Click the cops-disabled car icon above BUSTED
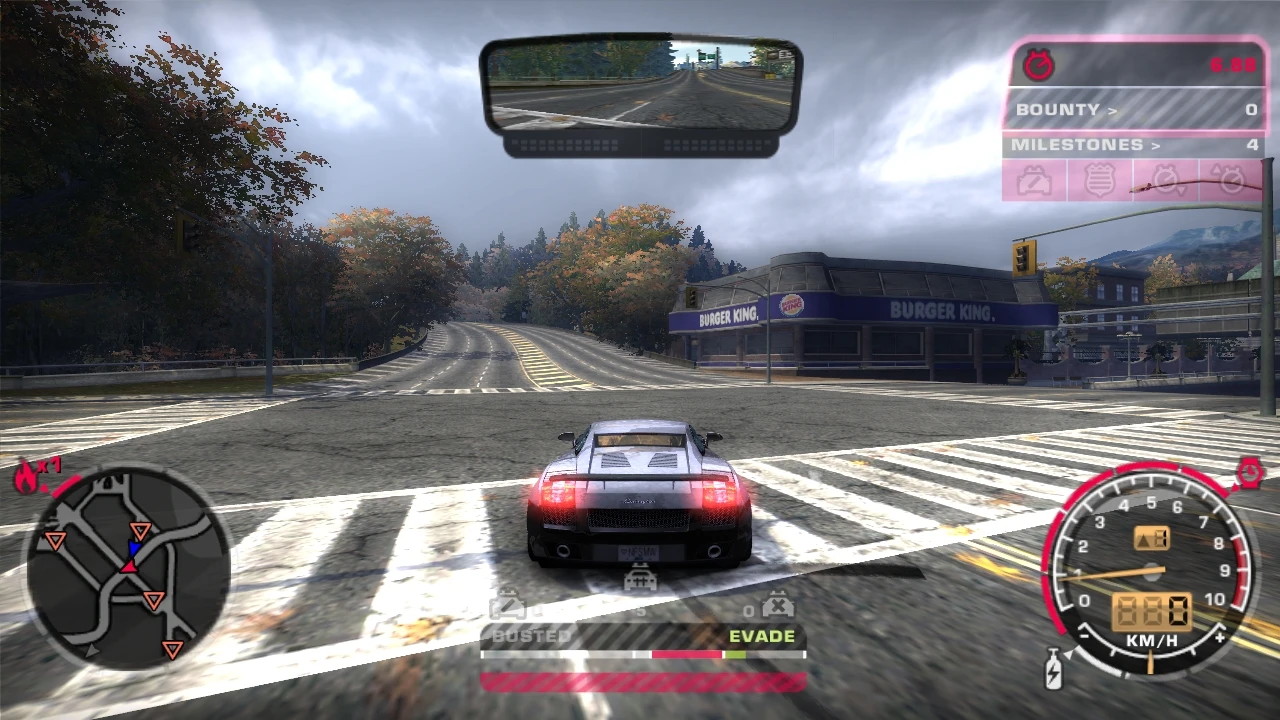1280x720 pixels. tap(508, 603)
